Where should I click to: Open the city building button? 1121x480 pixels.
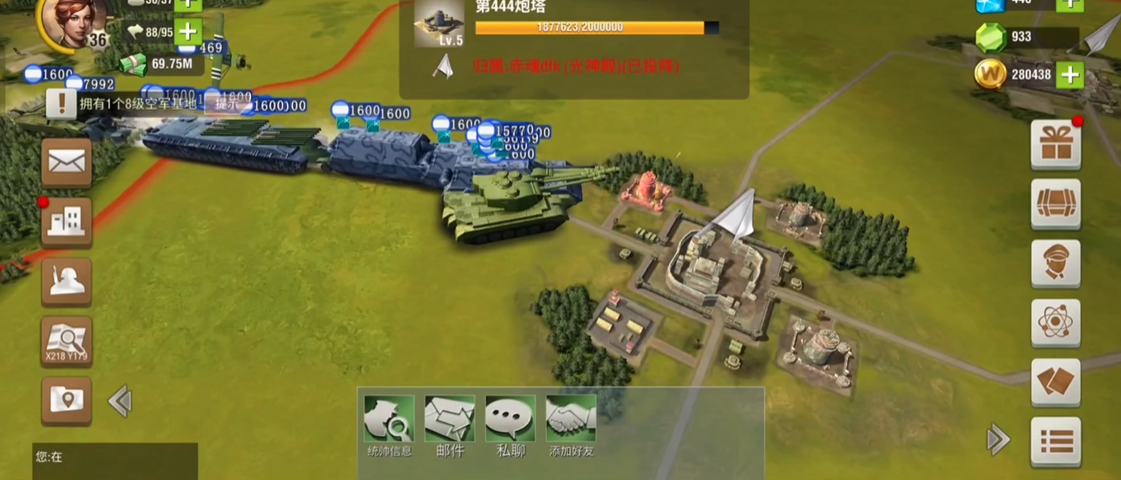click(66, 222)
